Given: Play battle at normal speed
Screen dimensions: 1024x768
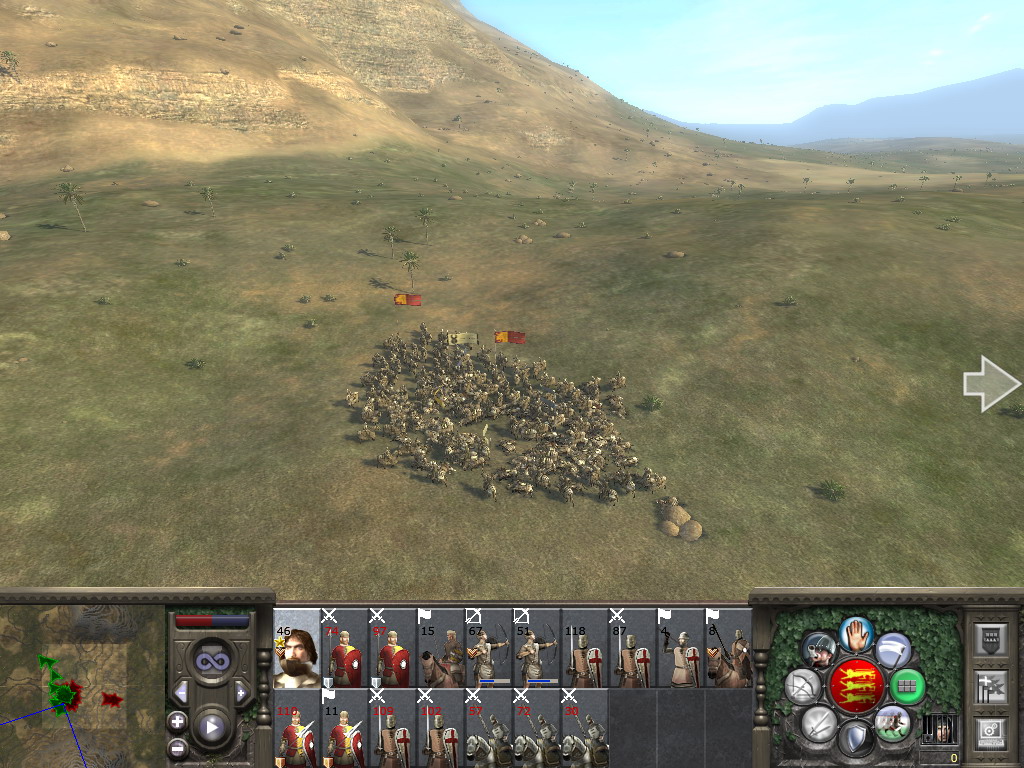Looking at the screenshot, I should coord(211,727).
